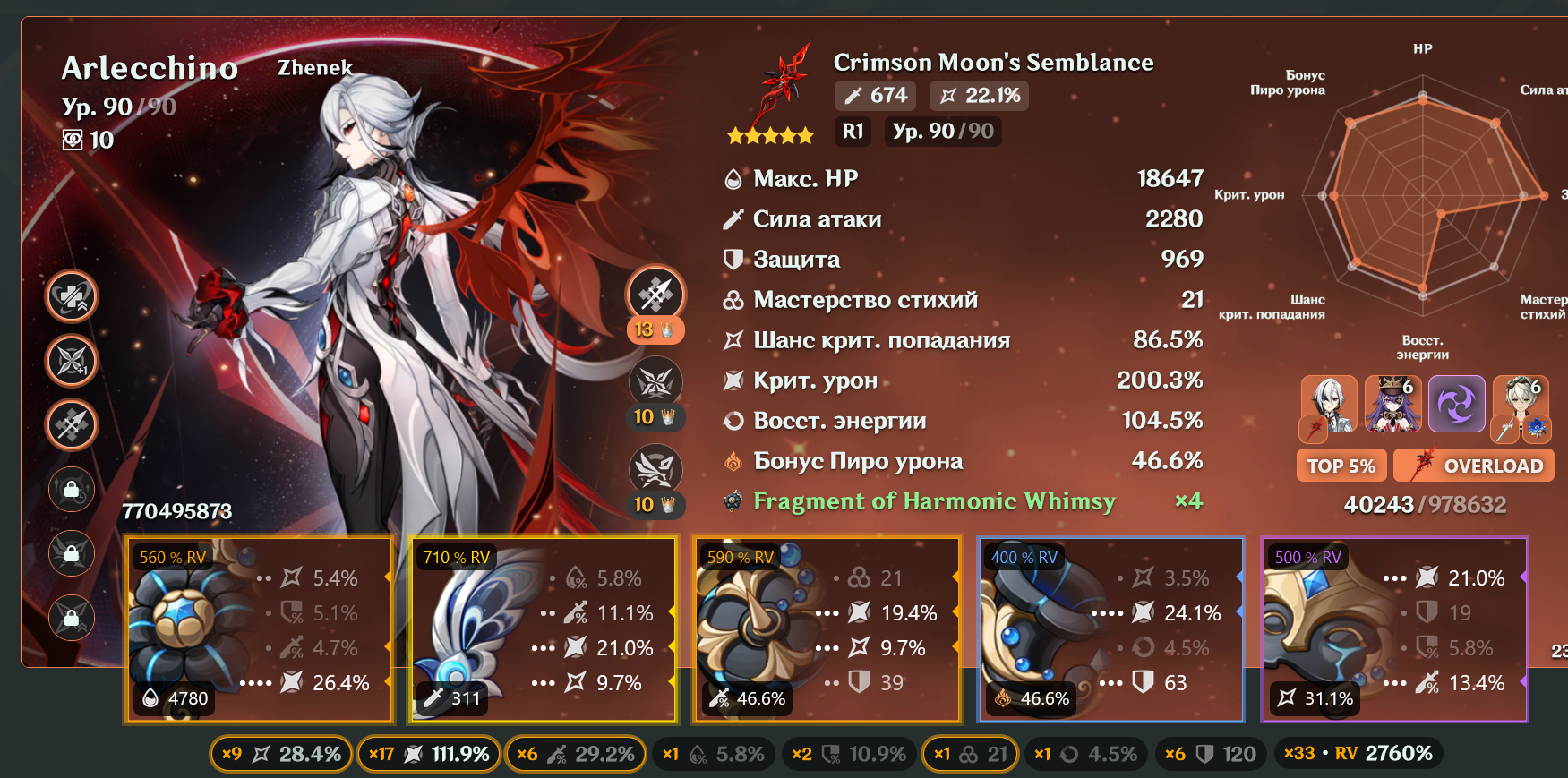Toggle the x6 flat defense 120 pill
Image resolution: width=1568 pixels, height=778 pixels.
tap(1211, 754)
